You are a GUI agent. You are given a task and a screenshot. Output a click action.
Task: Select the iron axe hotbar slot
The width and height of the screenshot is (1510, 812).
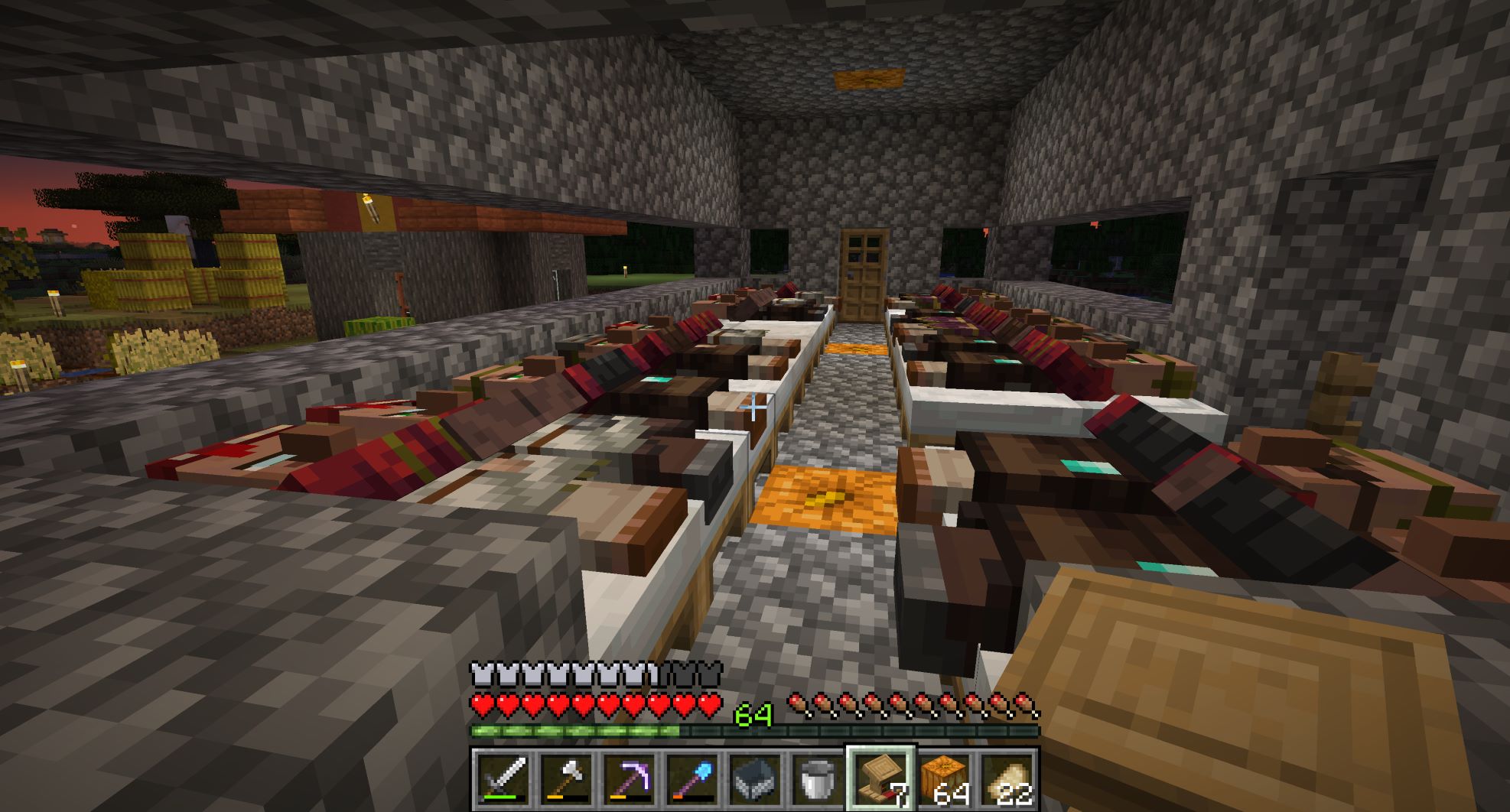pos(566,779)
